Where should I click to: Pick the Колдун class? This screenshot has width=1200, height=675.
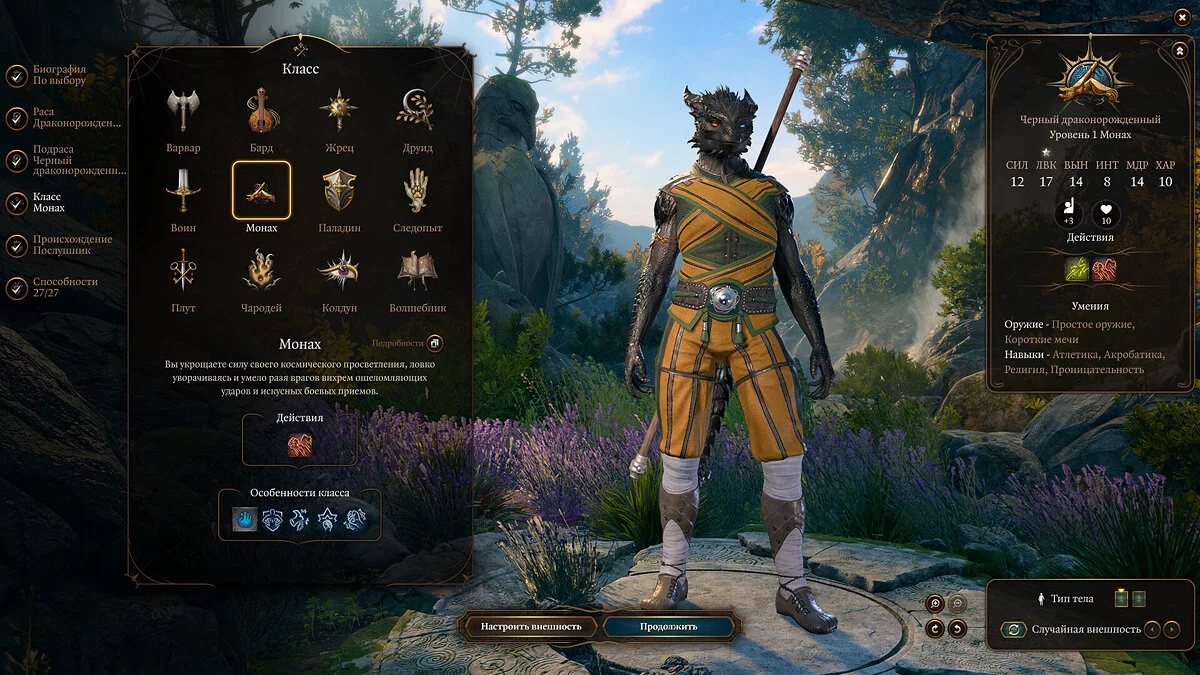pos(339,271)
